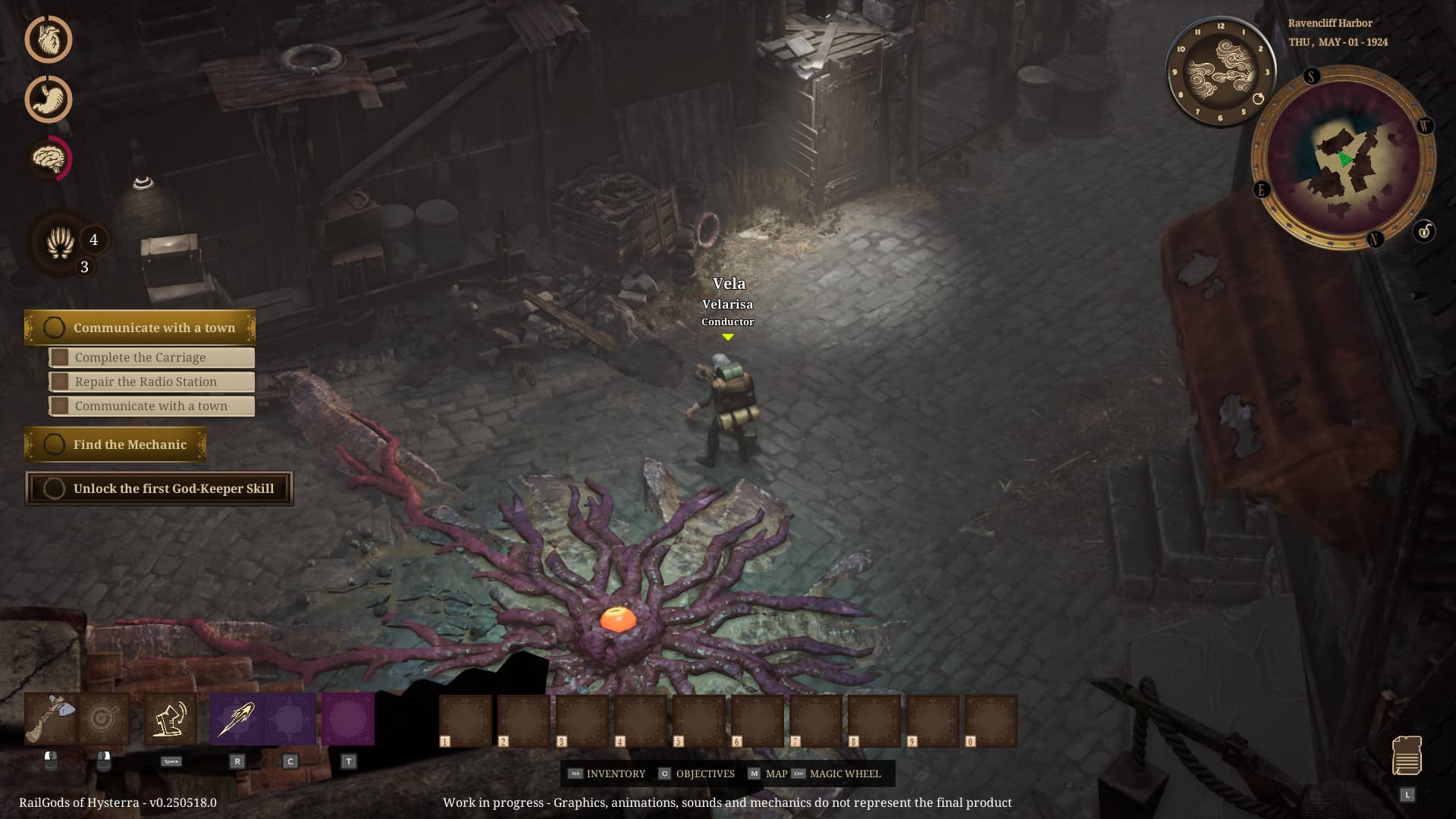Use the boot dash ability

point(171,719)
